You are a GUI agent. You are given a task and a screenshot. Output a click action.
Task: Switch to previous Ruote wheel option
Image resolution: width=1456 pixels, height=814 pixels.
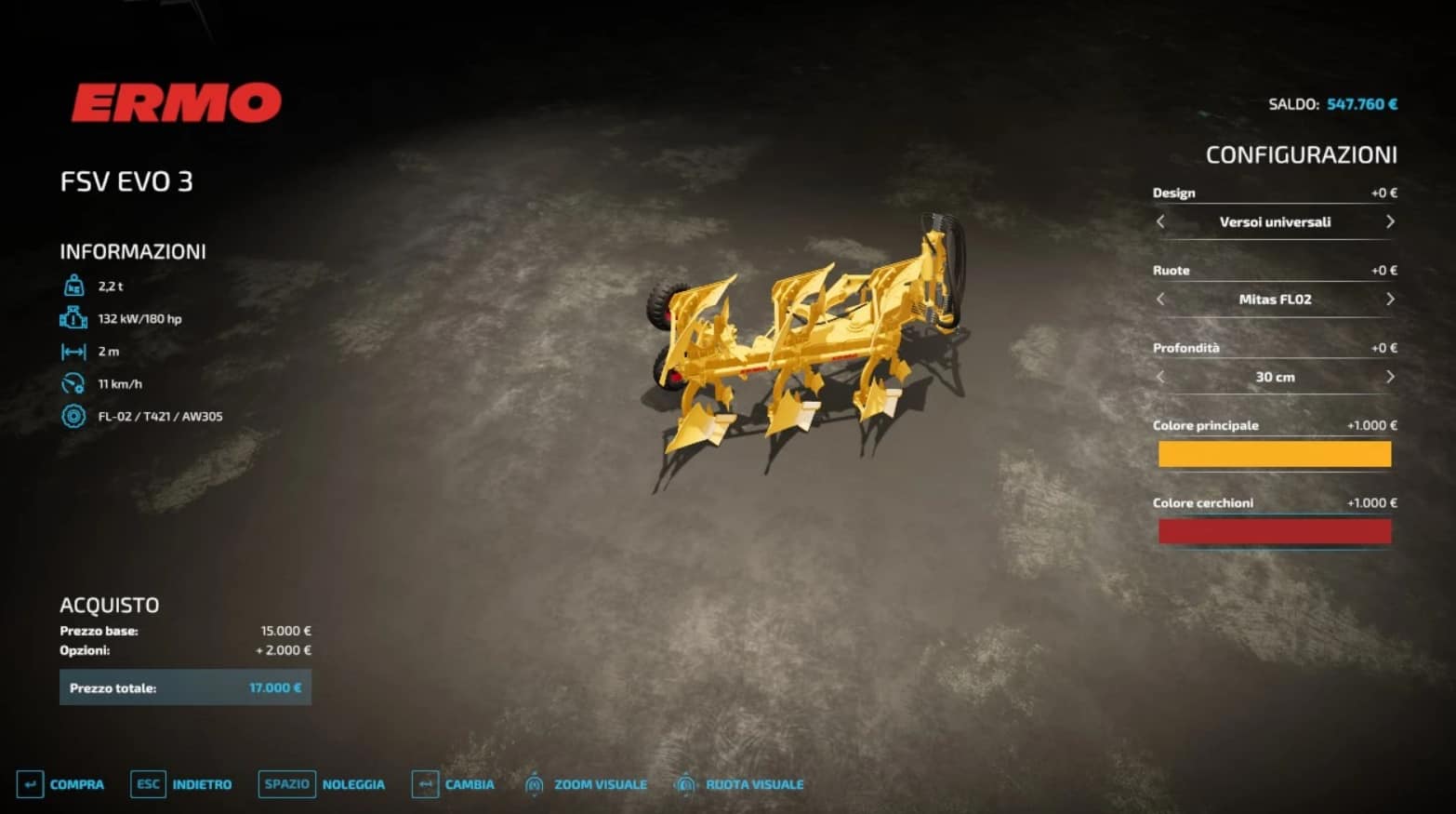1160,299
